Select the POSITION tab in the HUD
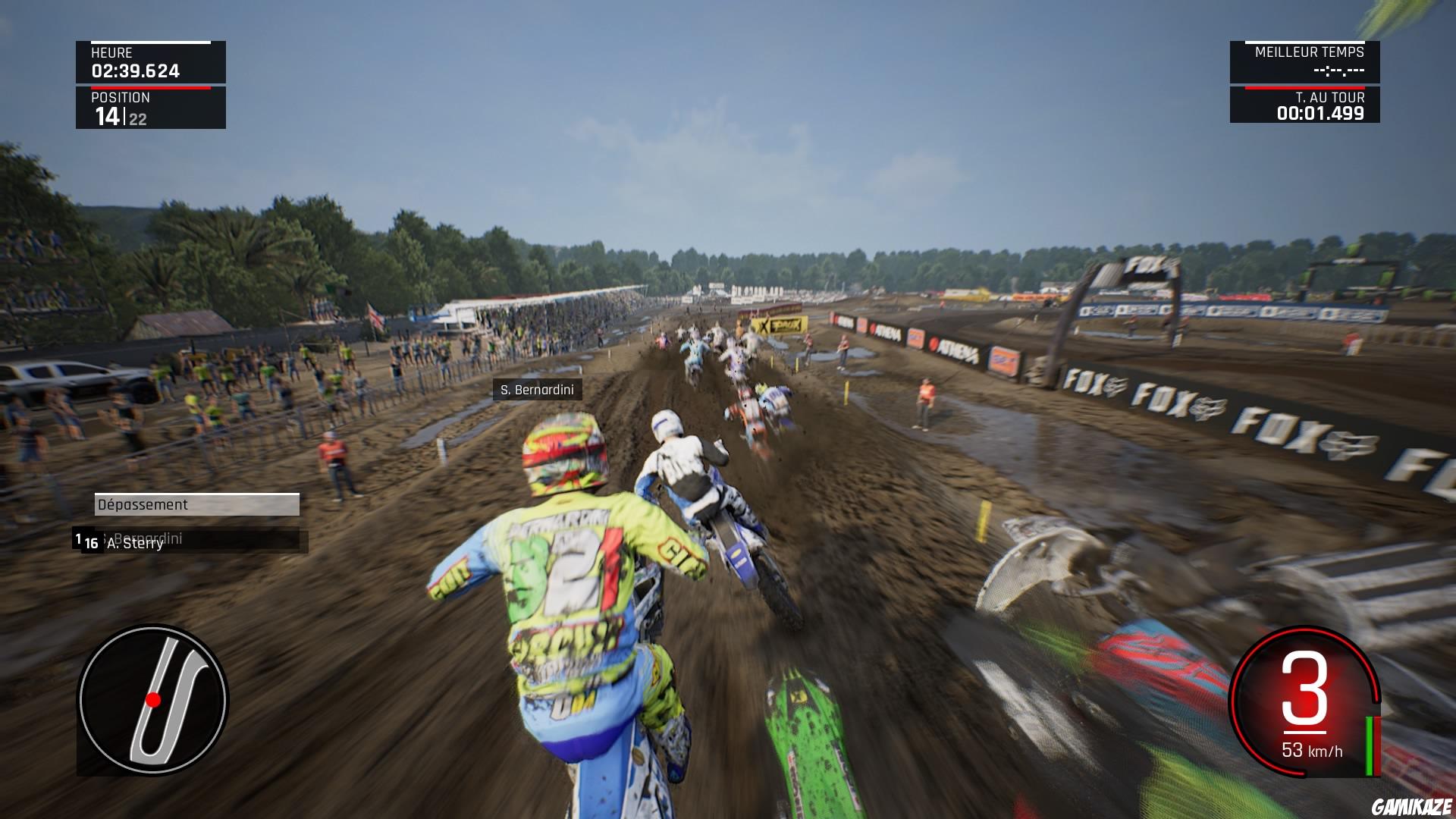The image size is (1456, 819). pos(121,97)
